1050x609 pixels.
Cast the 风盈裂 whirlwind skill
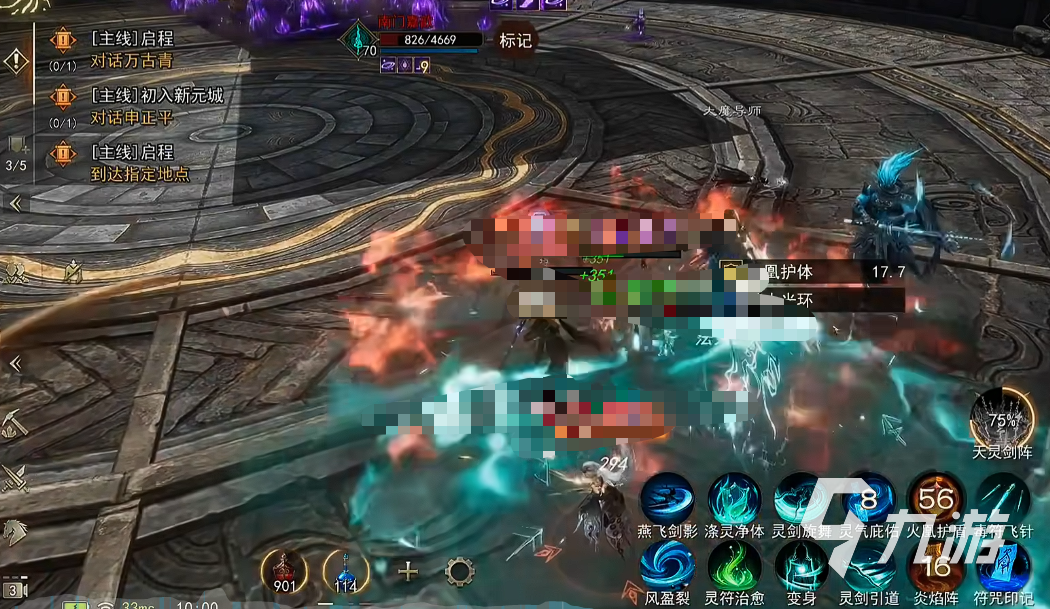(x=667, y=567)
